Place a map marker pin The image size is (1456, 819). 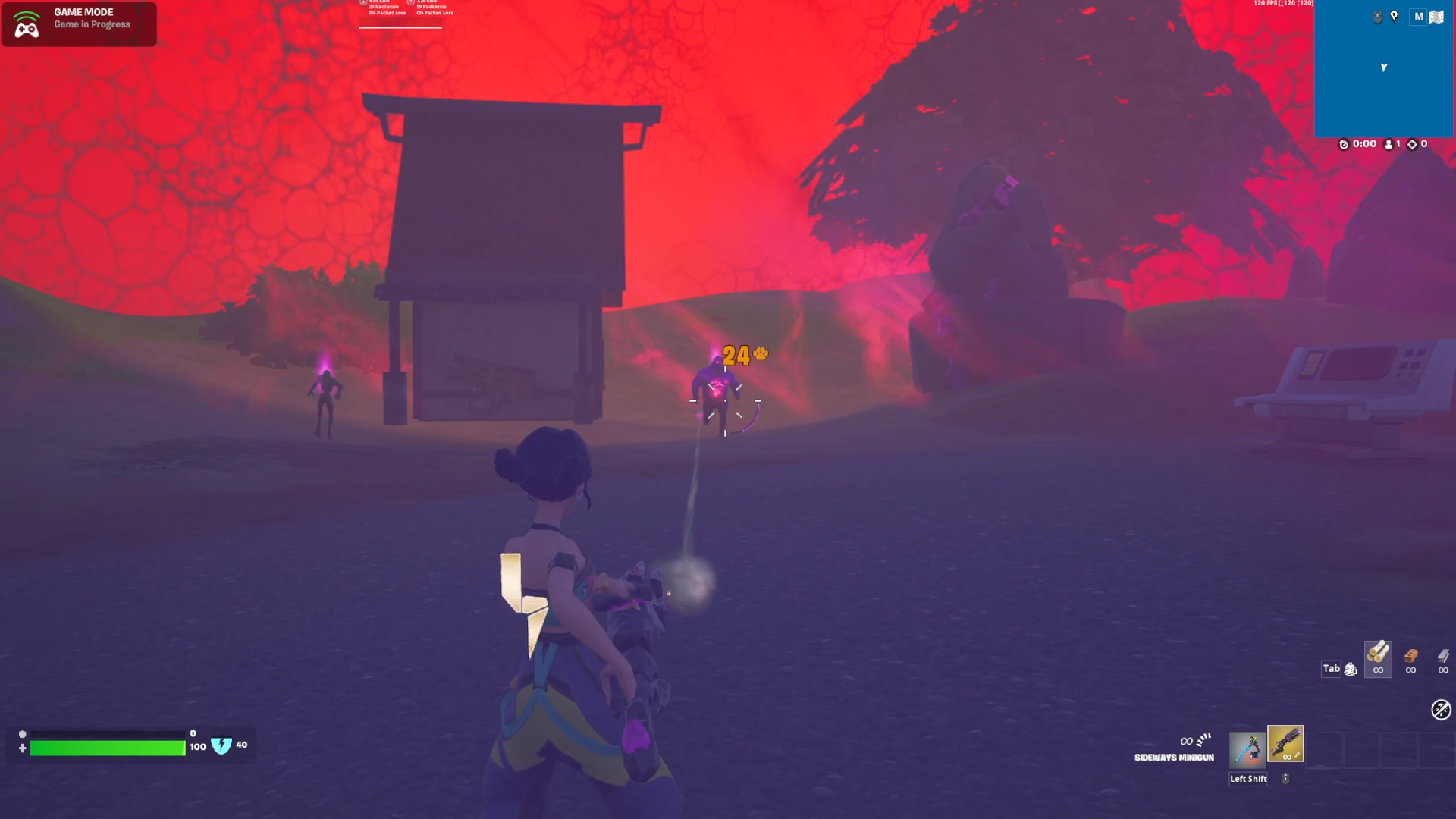tap(1394, 17)
